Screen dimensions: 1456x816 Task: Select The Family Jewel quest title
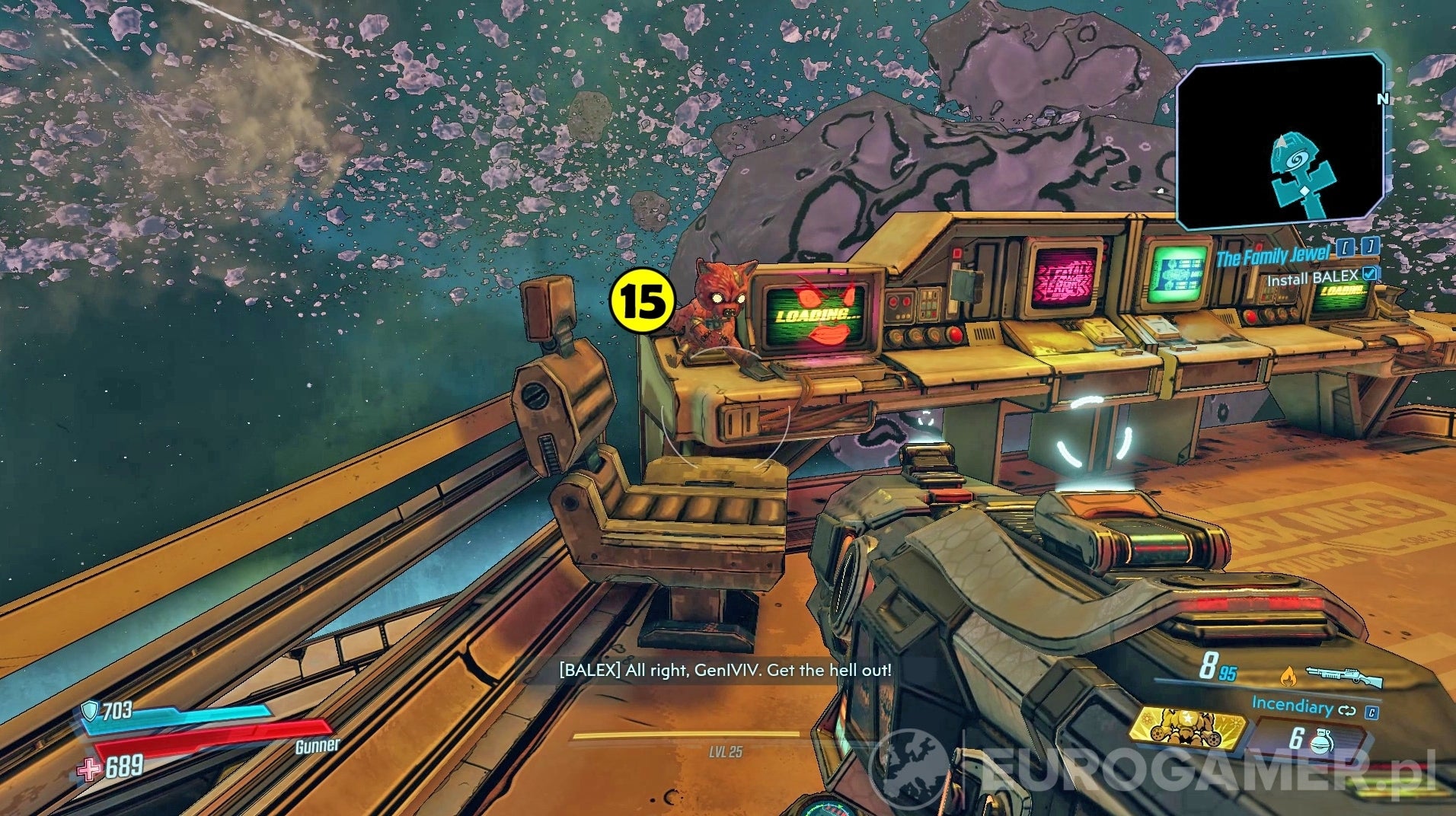(1273, 255)
